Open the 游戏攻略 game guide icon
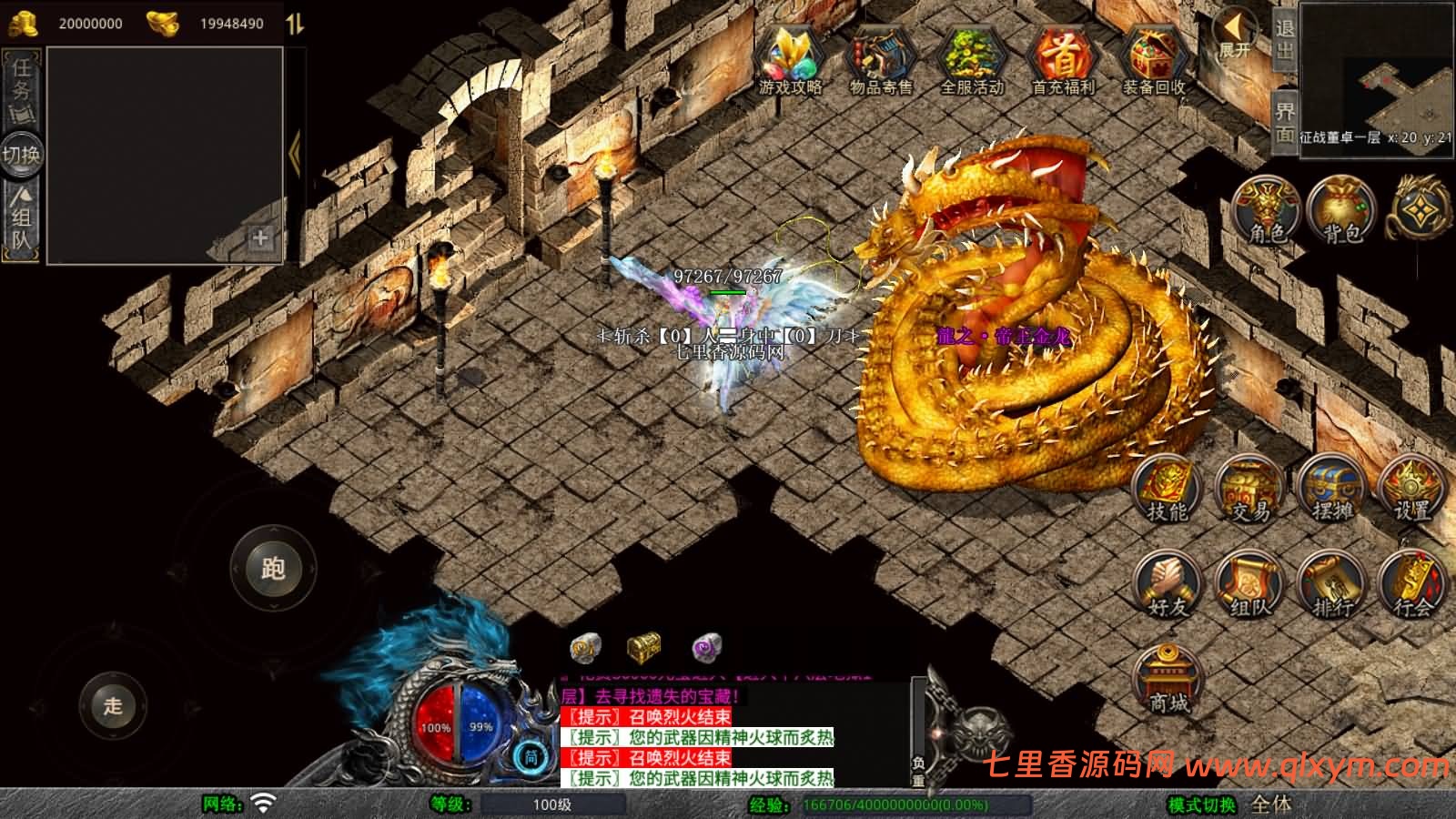 click(x=790, y=58)
